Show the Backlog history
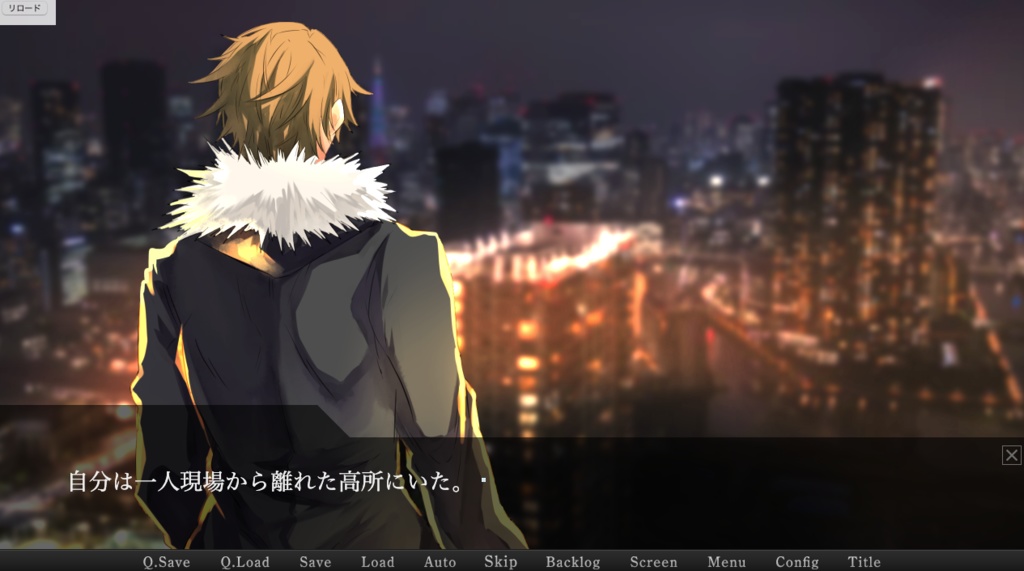1024x571 pixels. pyautogui.click(x=573, y=562)
